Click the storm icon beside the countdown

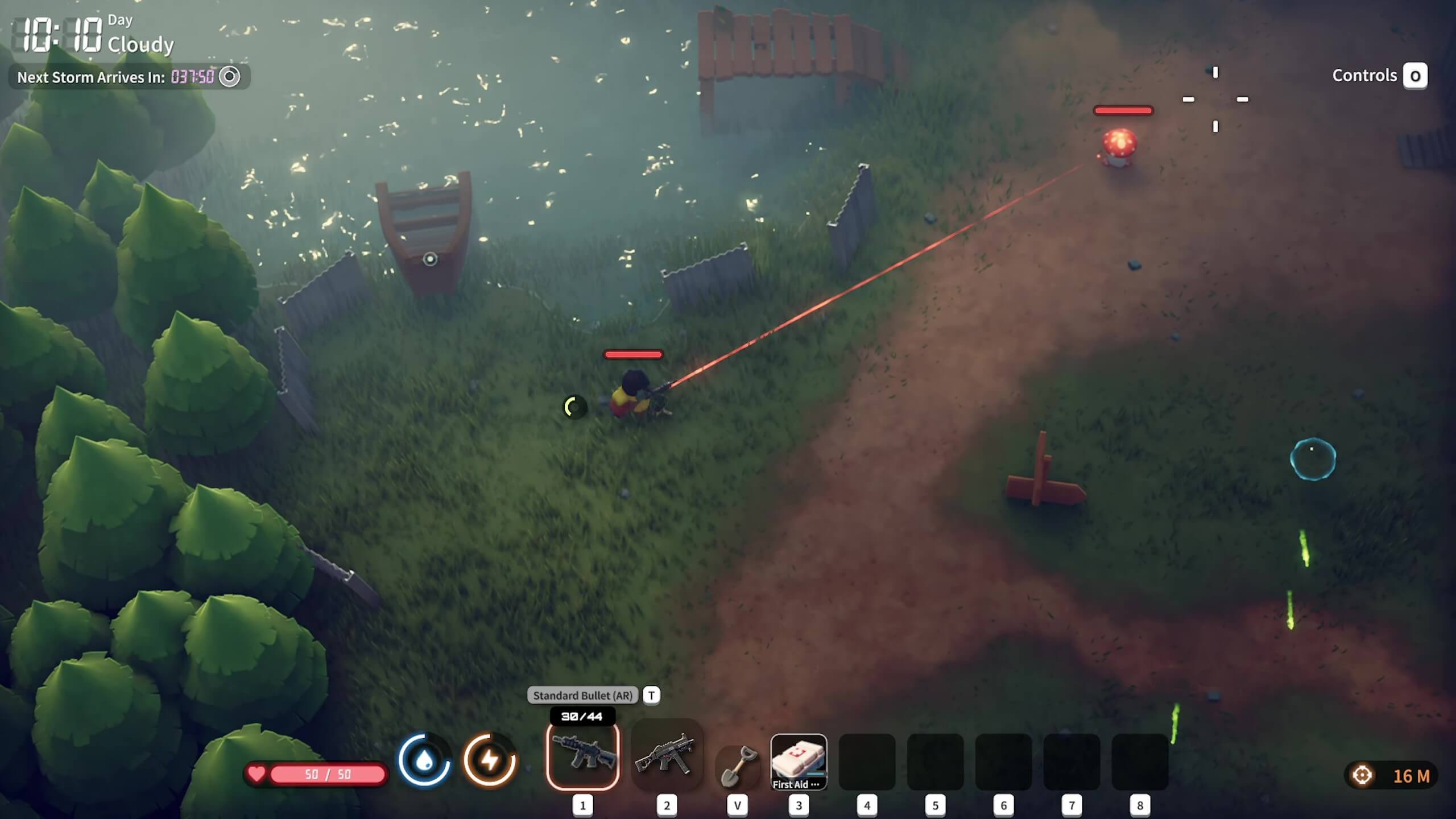[x=230, y=77]
